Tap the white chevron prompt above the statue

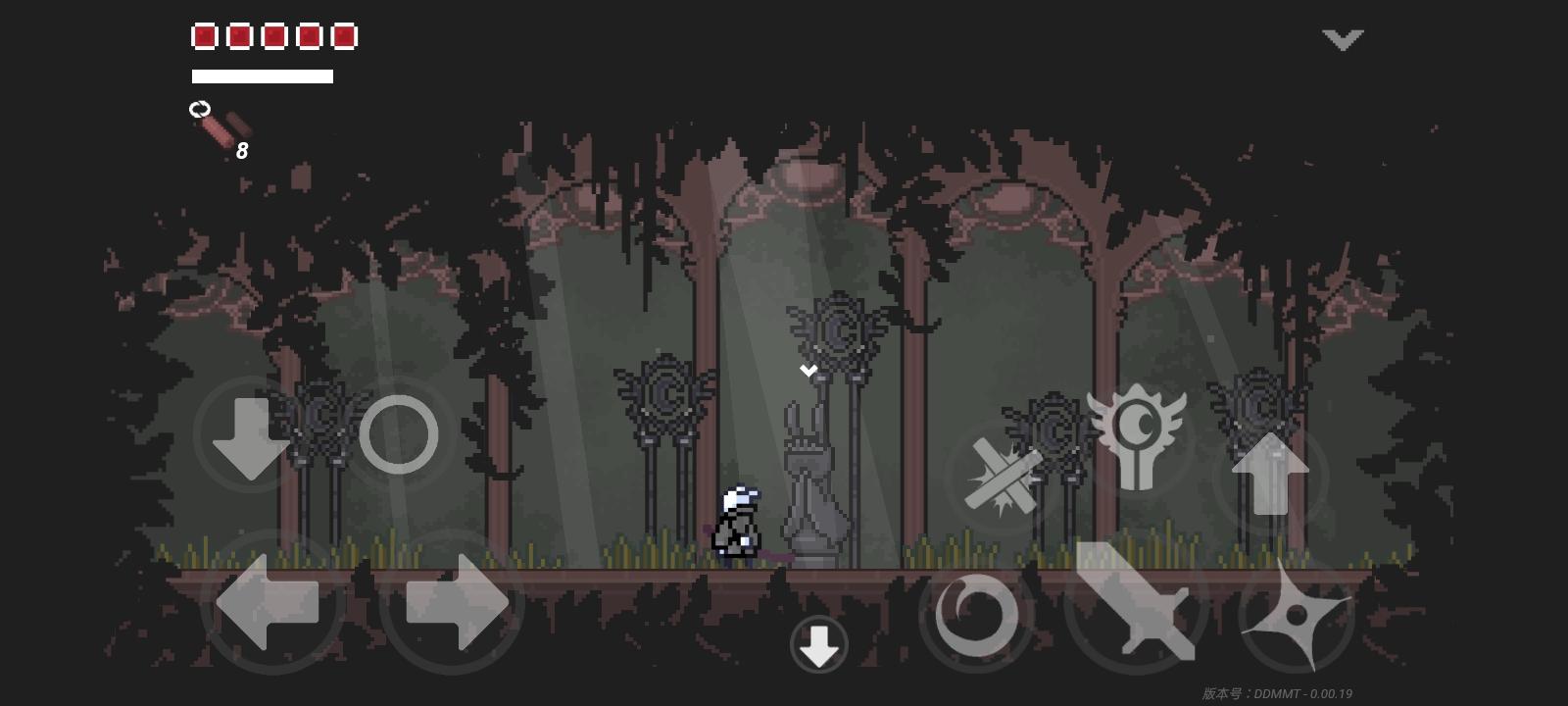click(x=808, y=371)
